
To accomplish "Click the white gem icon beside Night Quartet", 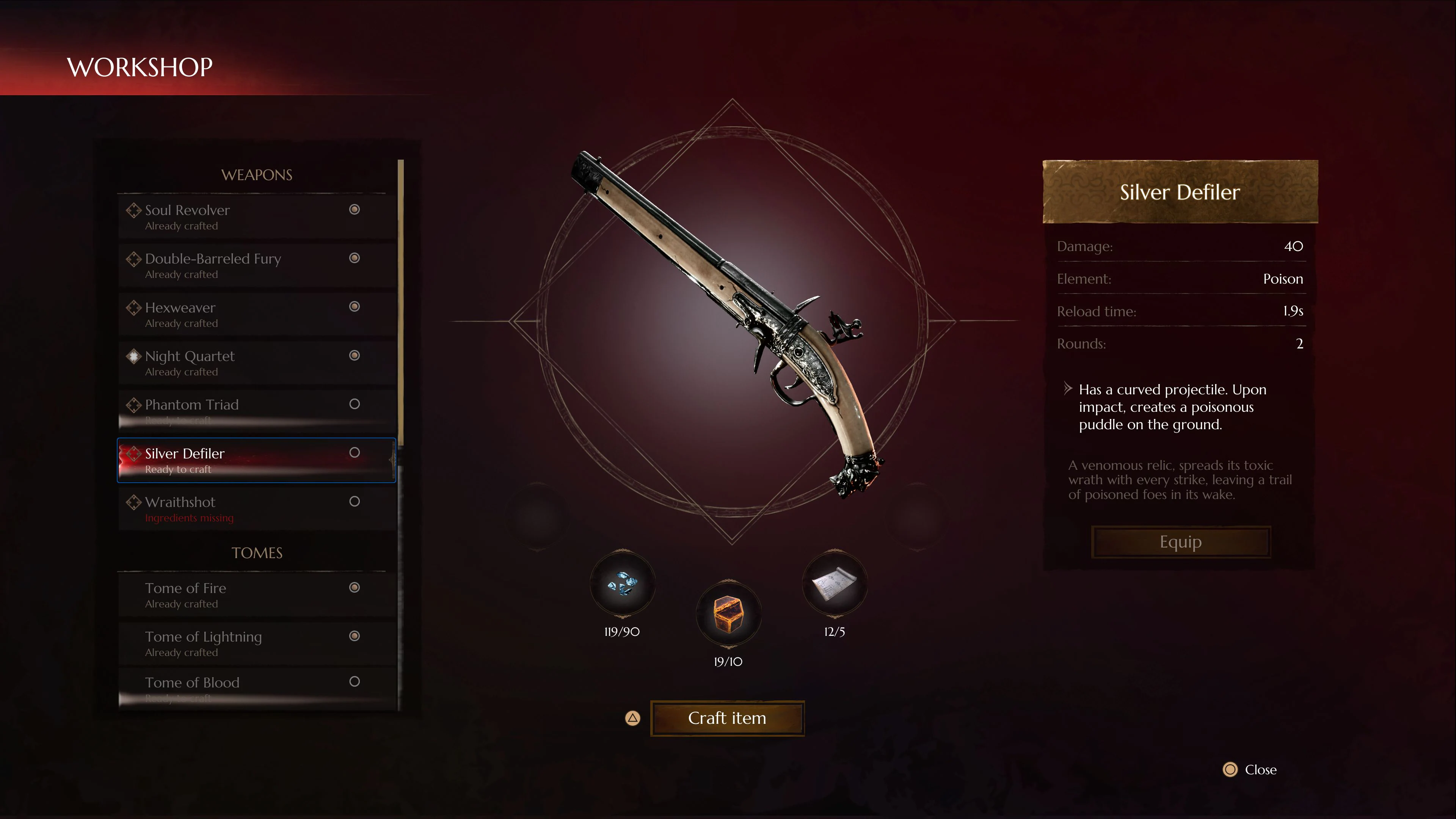I will click(135, 356).
